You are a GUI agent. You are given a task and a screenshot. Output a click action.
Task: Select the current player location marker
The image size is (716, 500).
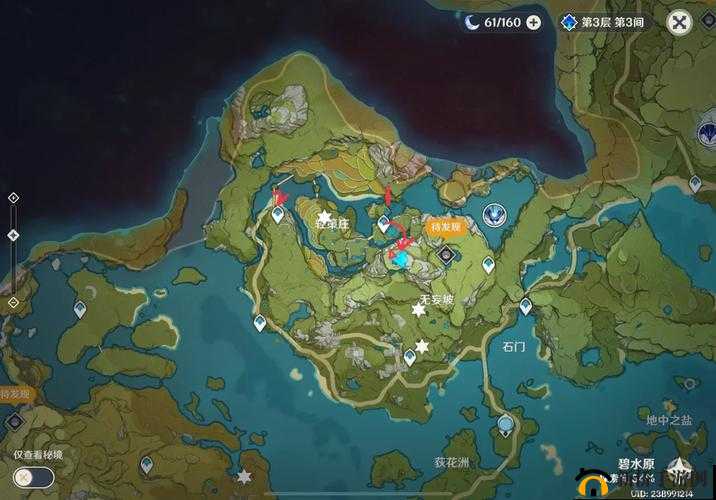tap(401, 259)
